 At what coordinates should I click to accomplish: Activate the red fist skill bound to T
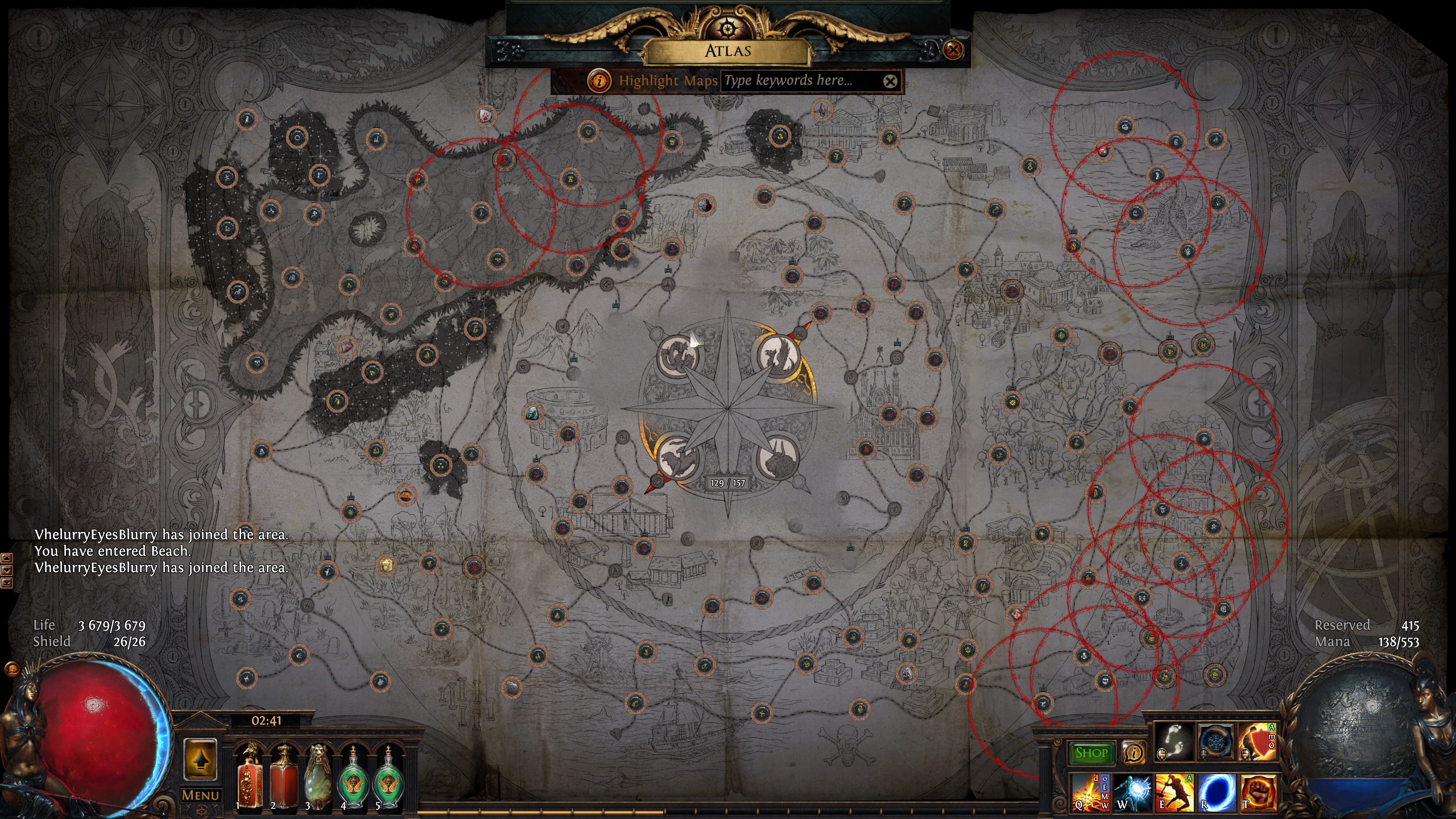tap(1258, 792)
